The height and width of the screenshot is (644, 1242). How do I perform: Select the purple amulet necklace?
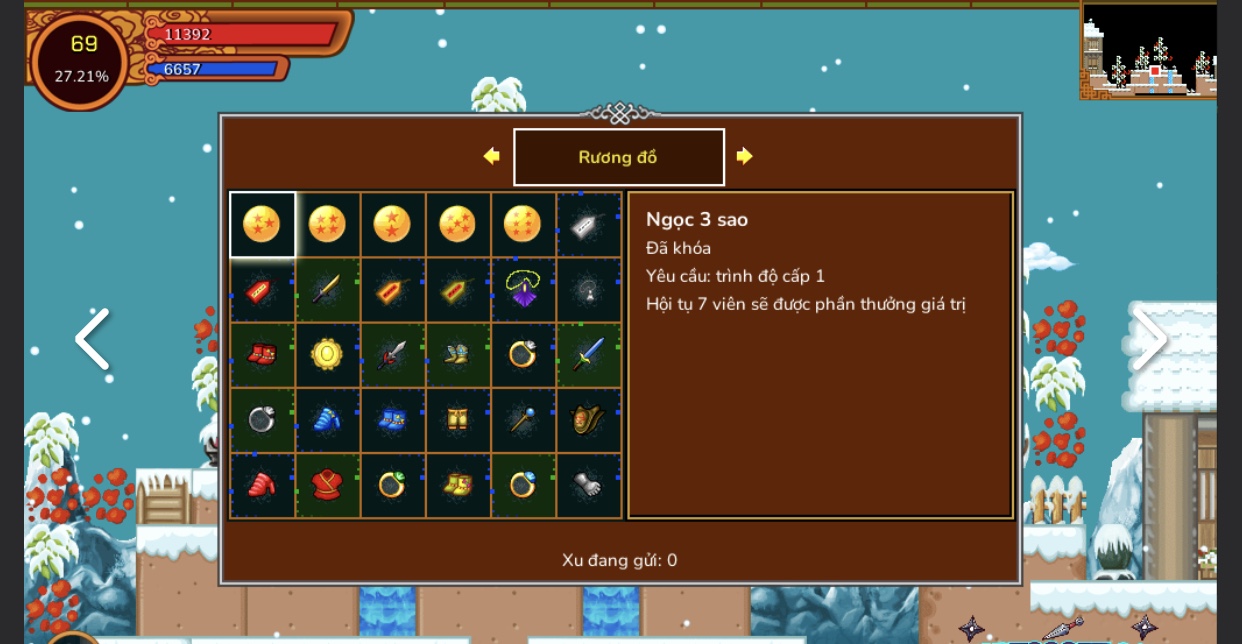522,290
